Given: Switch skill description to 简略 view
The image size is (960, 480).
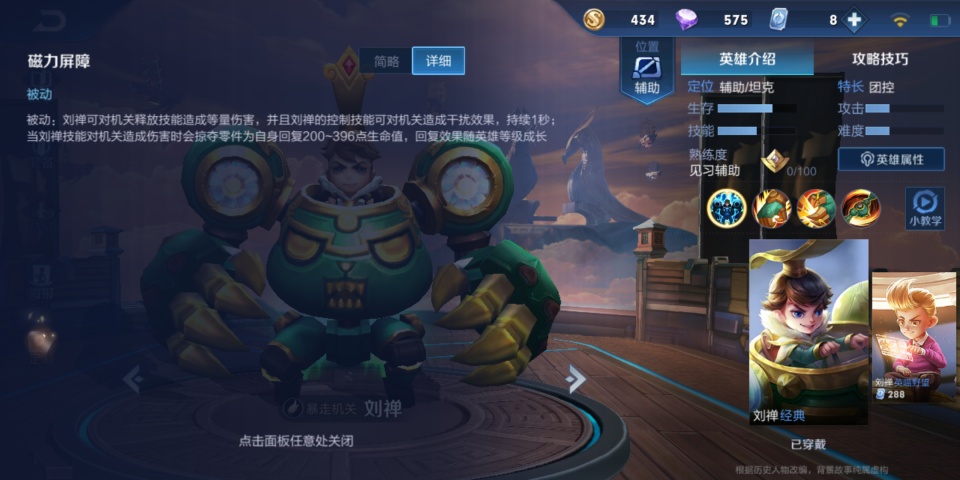Looking at the screenshot, I should (386, 61).
